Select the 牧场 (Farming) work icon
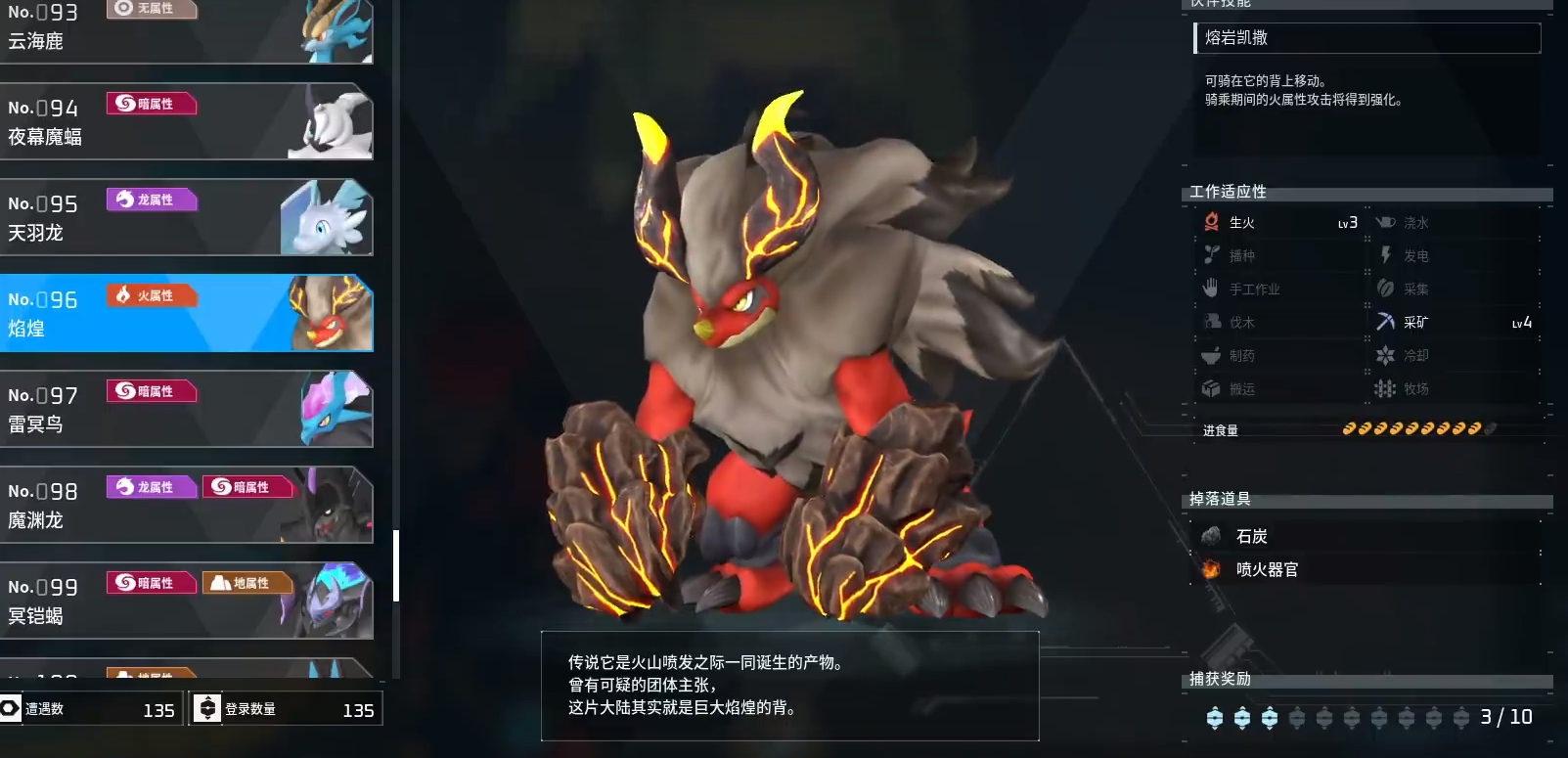The height and width of the screenshot is (758, 1568). tap(1385, 388)
